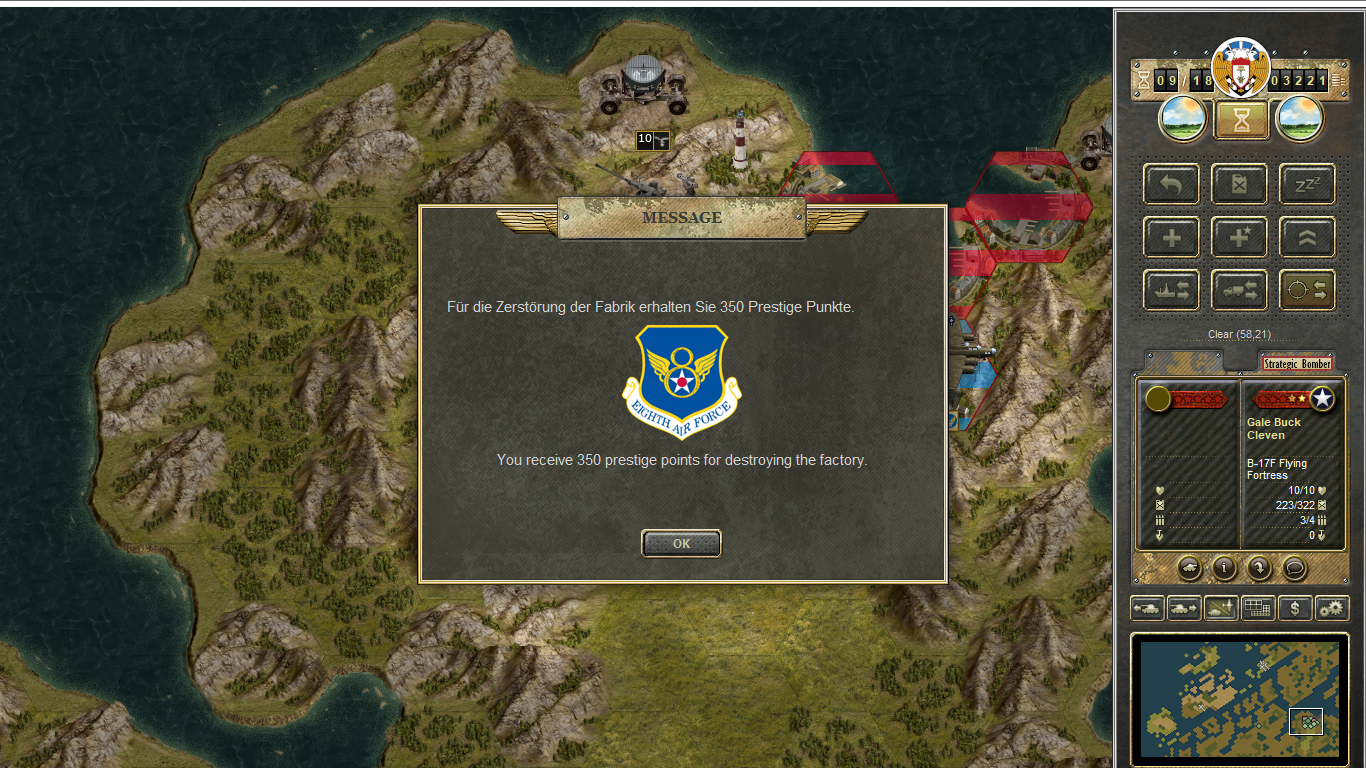1366x768 pixels.
Task: Choose the plus-with-star elite replacements button
Action: click(1239, 238)
